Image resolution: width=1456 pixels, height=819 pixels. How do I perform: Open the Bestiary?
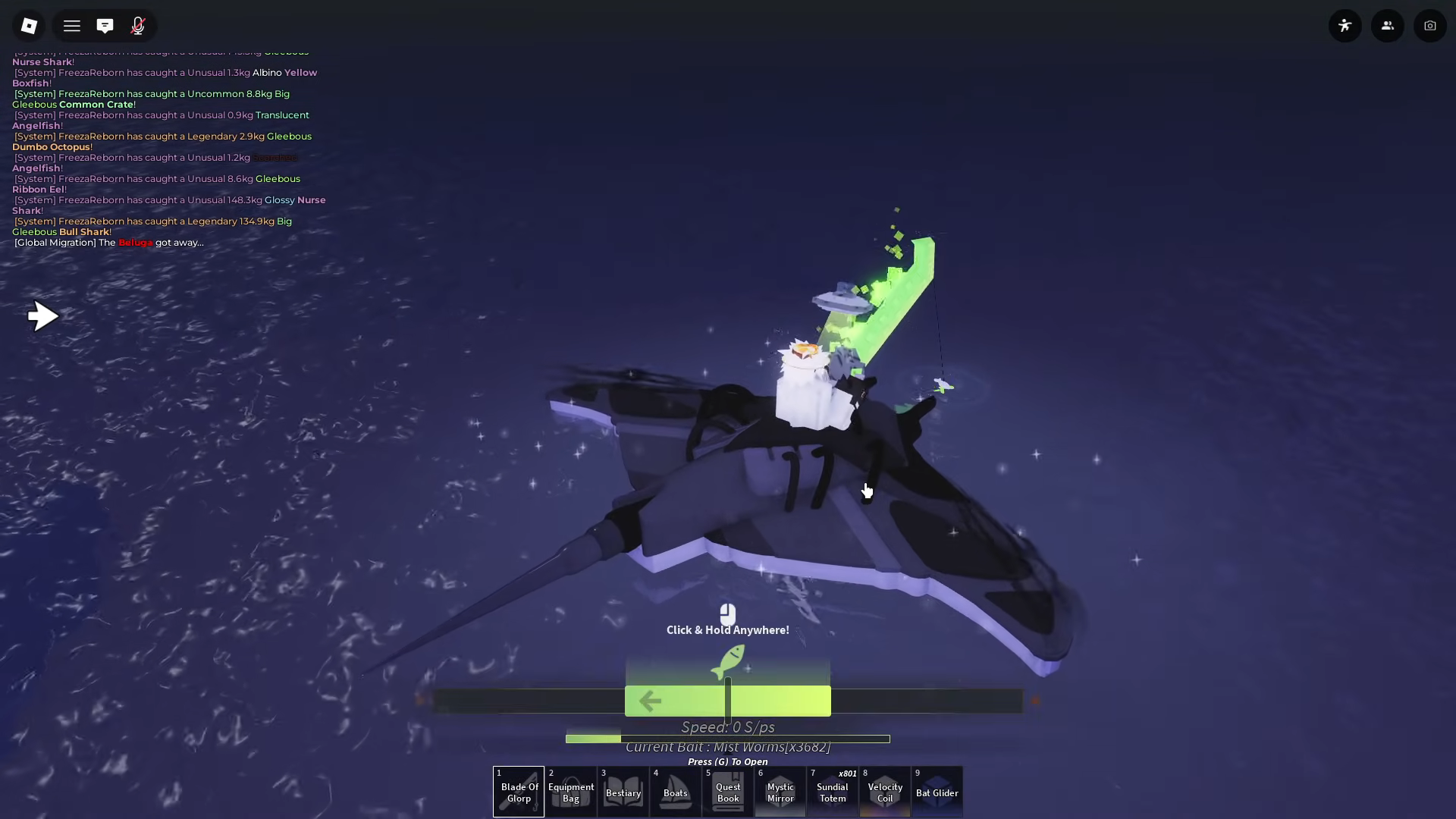coord(623,791)
